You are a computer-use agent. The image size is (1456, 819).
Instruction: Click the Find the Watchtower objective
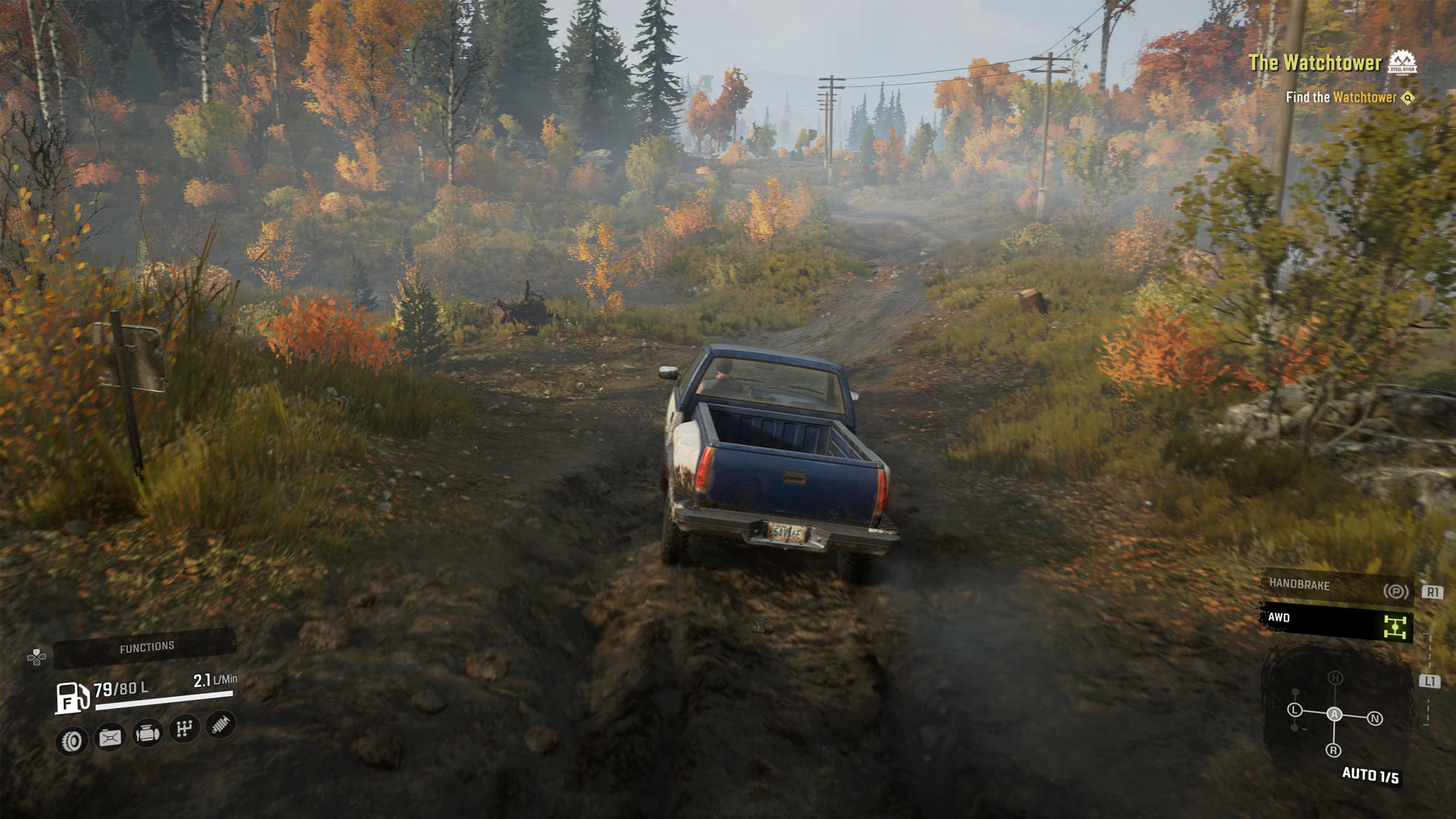(1341, 97)
